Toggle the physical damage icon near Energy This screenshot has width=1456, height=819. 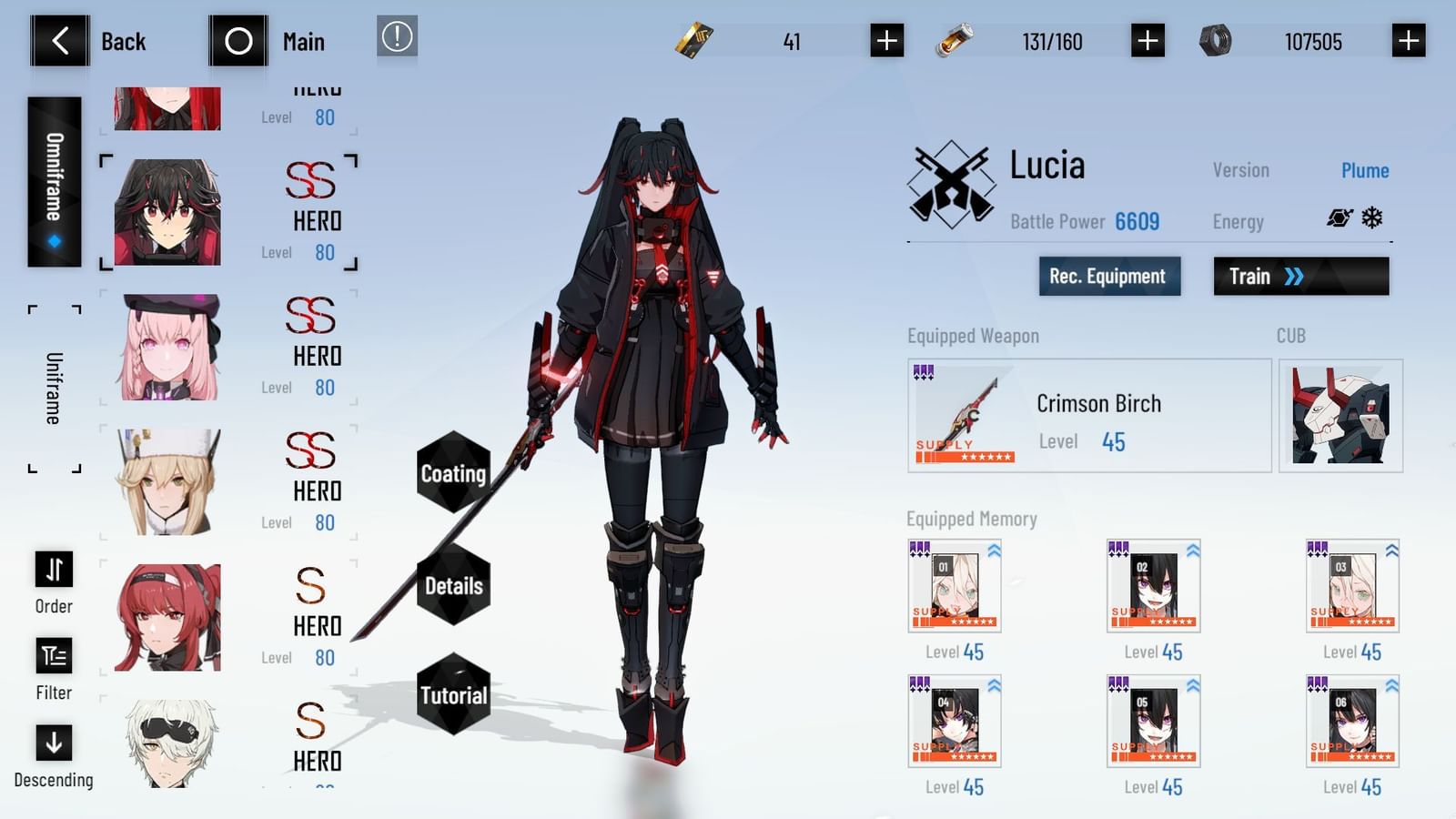(1339, 217)
